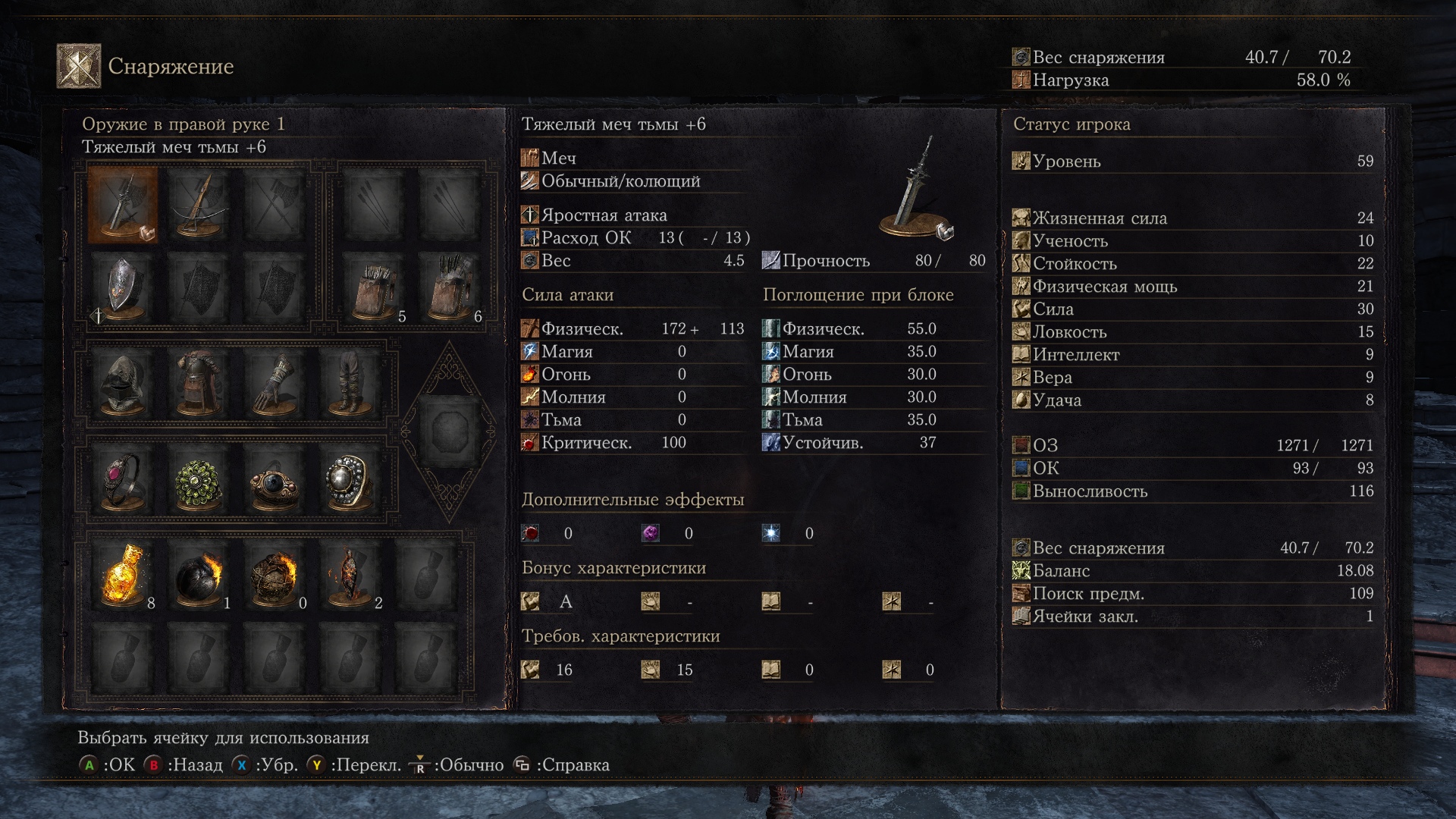Open the silver studded ring slot
The image size is (1456, 819).
point(349,482)
